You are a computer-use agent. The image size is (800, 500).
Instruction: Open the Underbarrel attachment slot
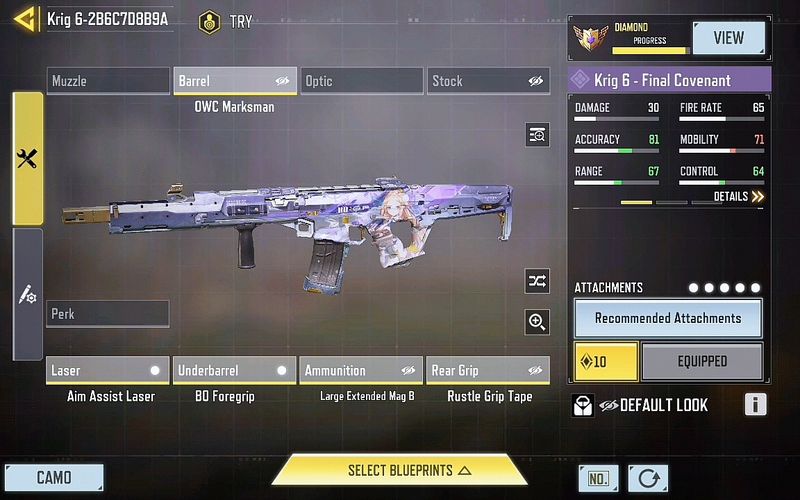point(235,370)
